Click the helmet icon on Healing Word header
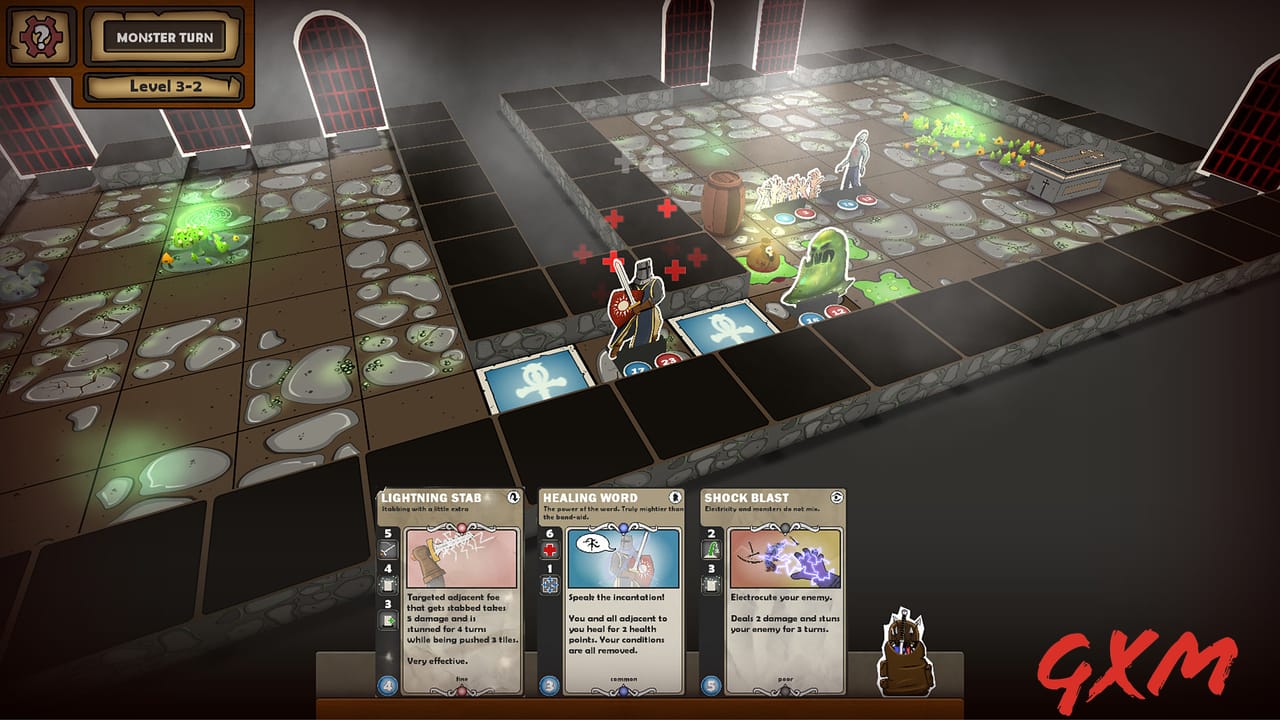 click(x=673, y=497)
